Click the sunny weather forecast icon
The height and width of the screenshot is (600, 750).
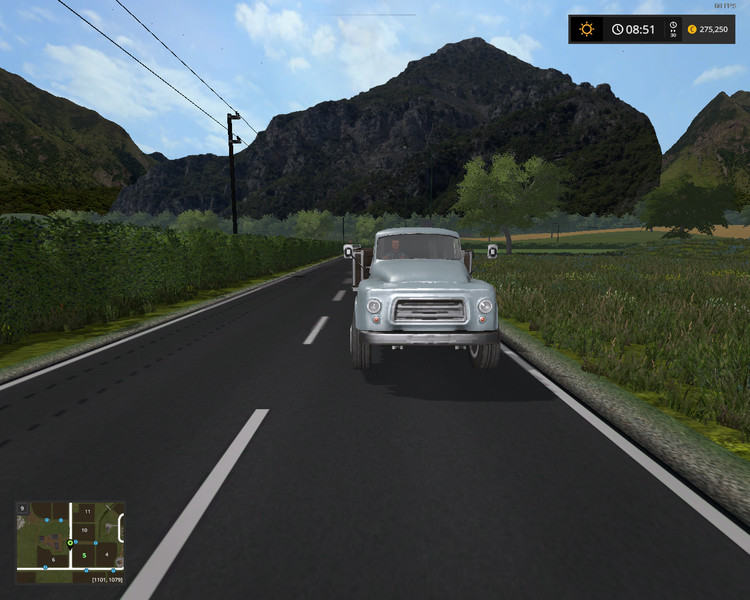coord(586,29)
